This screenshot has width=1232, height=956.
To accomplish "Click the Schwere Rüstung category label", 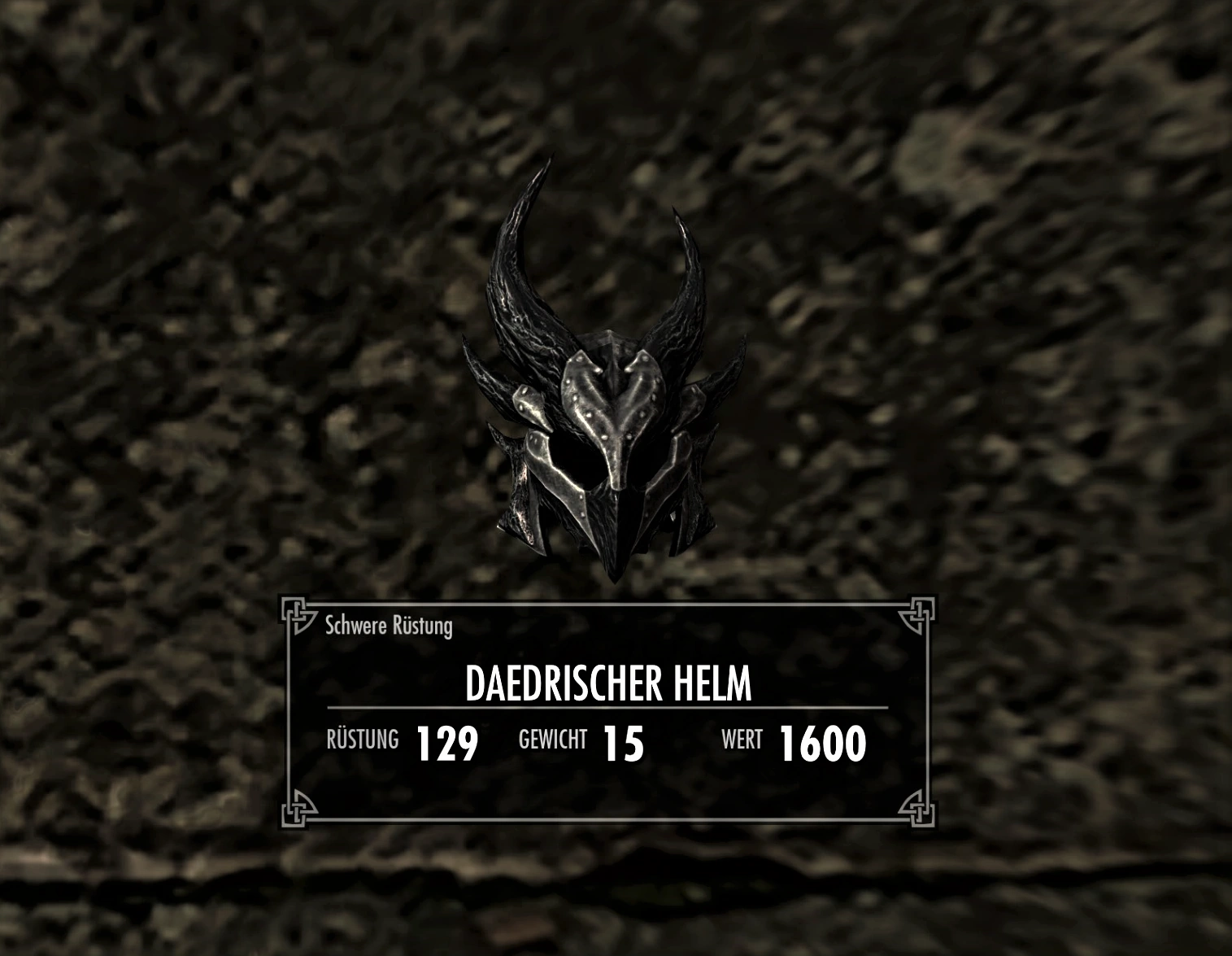I will click(x=389, y=626).
